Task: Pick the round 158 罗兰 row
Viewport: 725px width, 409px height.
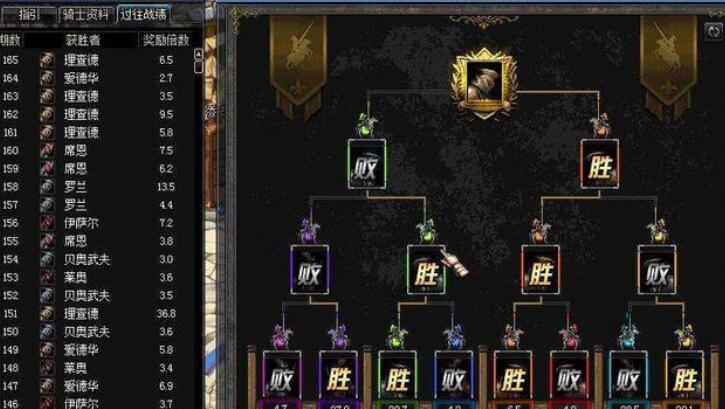Action: [x=100, y=186]
